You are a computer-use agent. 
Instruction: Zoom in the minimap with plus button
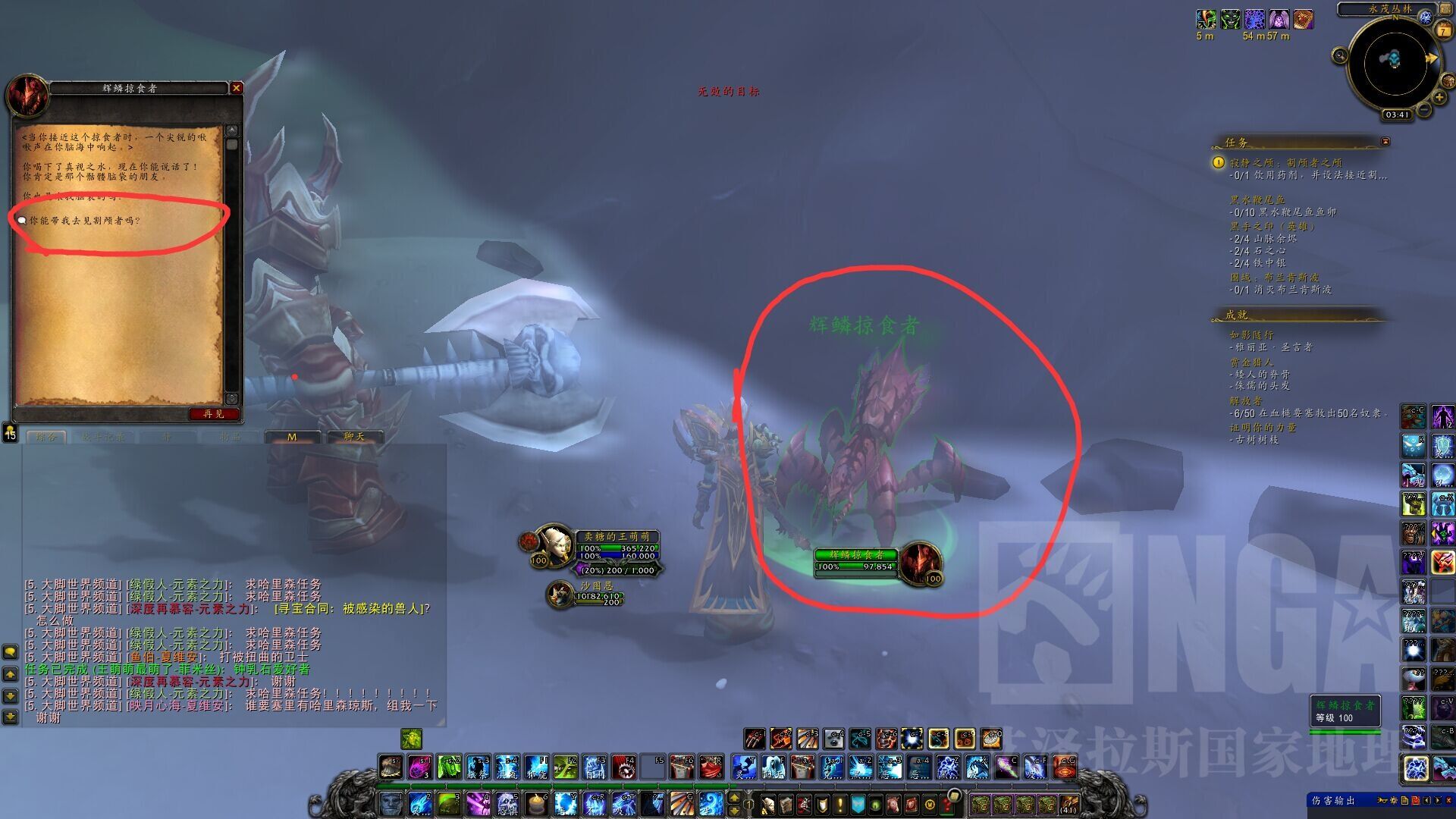point(1439,97)
